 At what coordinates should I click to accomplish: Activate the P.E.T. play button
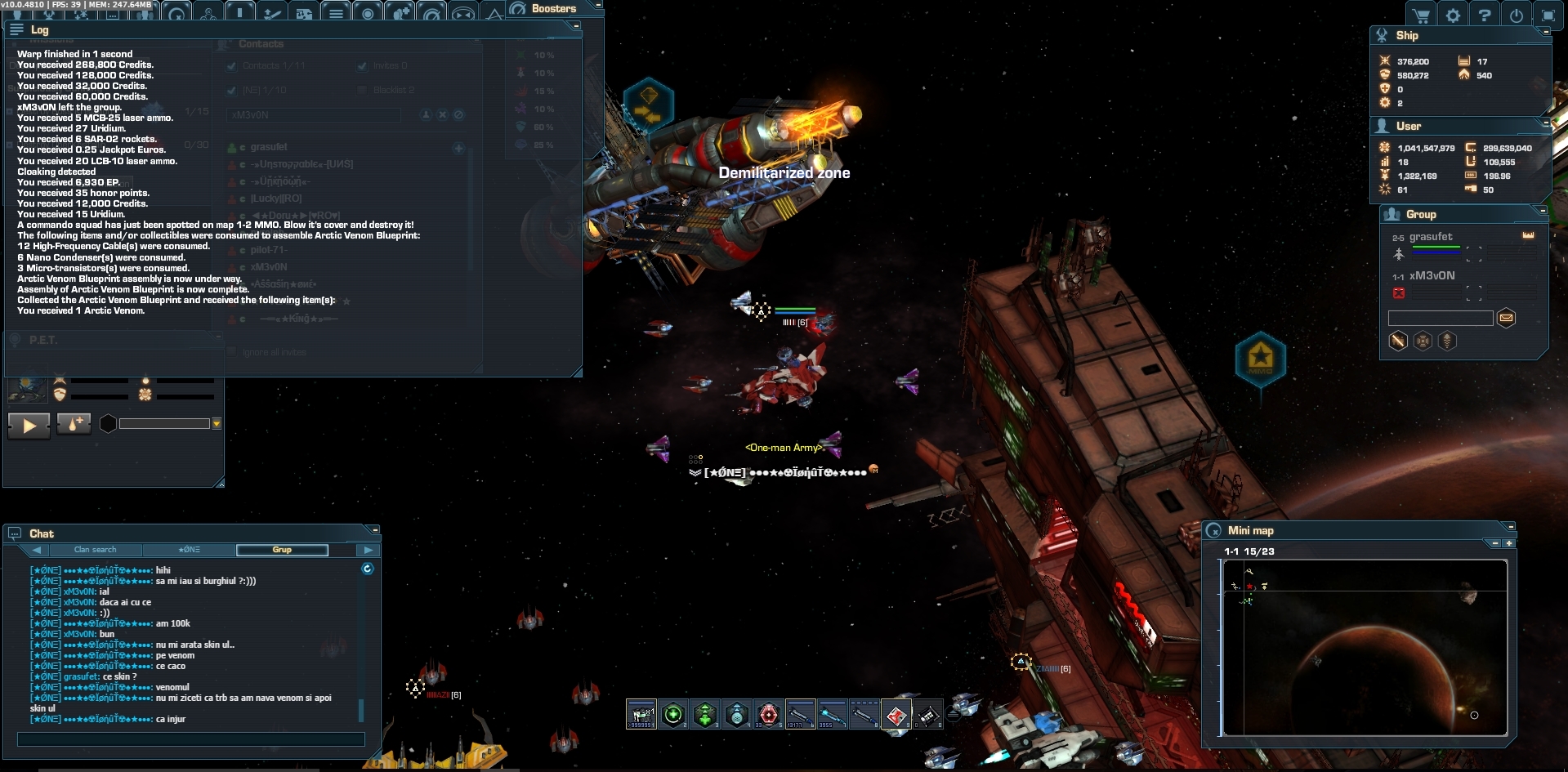point(29,425)
